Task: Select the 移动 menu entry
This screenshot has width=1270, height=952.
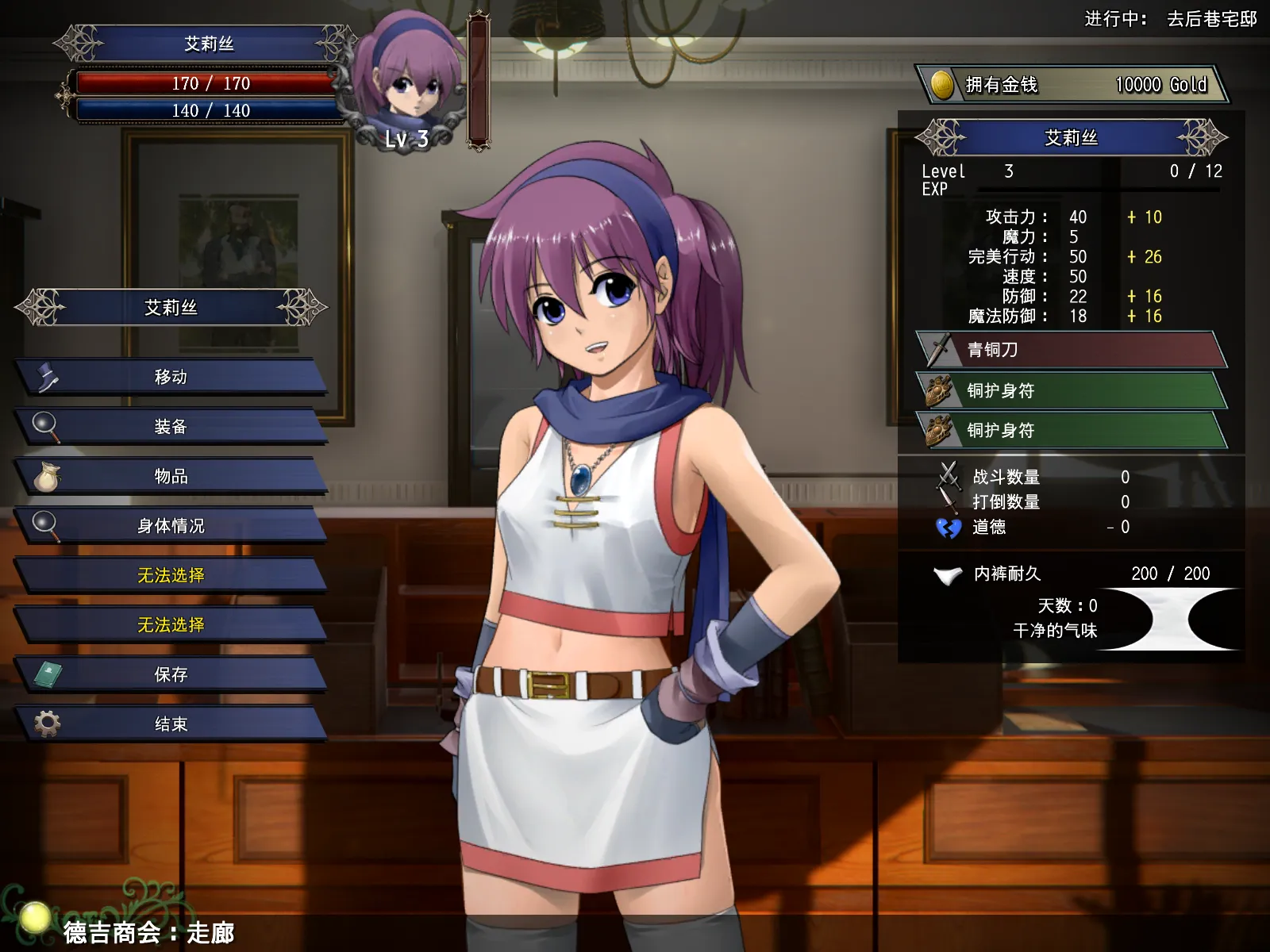Action: 171,377
